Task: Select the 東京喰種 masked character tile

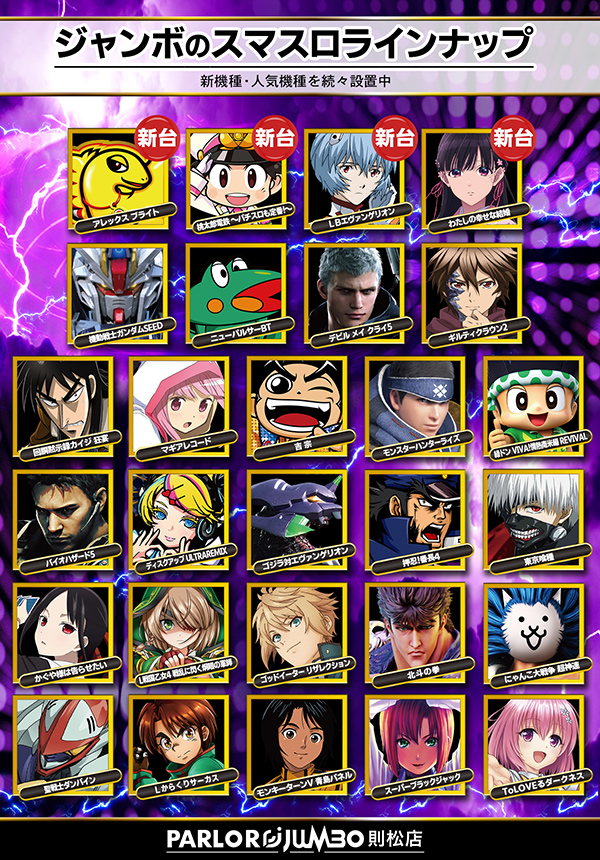Action: 534,516
